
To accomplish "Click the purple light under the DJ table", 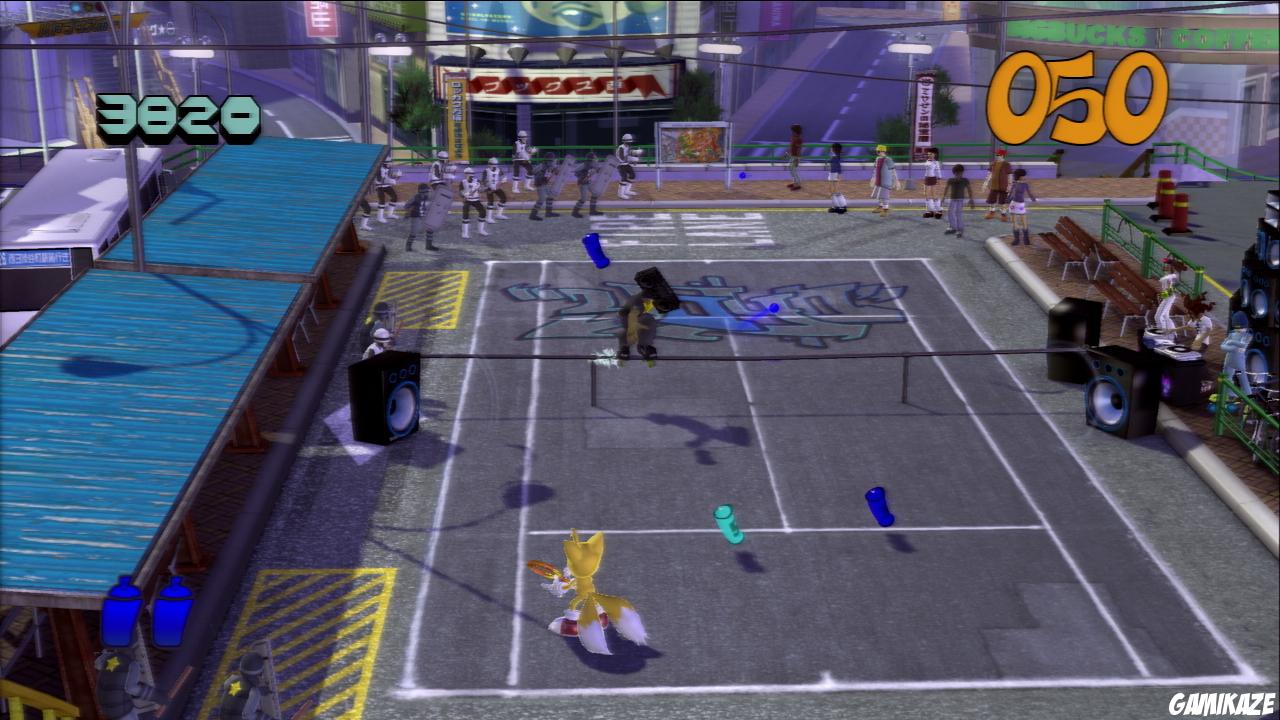I will (x=1165, y=385).
